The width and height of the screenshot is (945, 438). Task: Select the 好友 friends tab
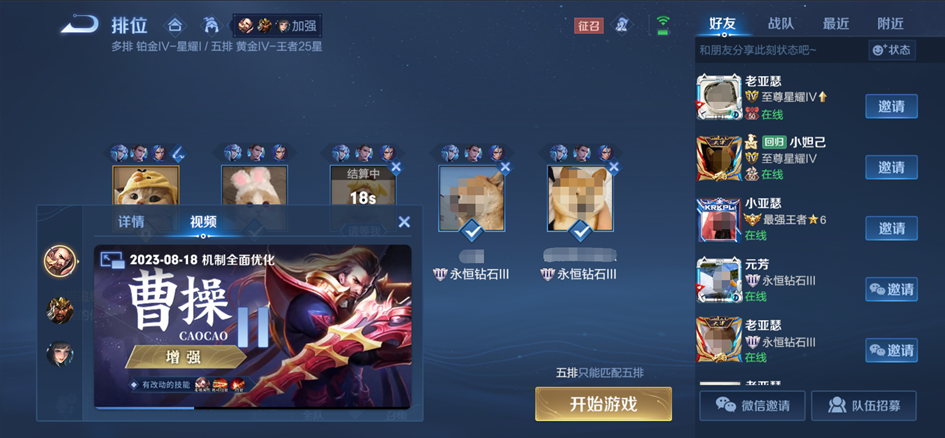(724, 23)
